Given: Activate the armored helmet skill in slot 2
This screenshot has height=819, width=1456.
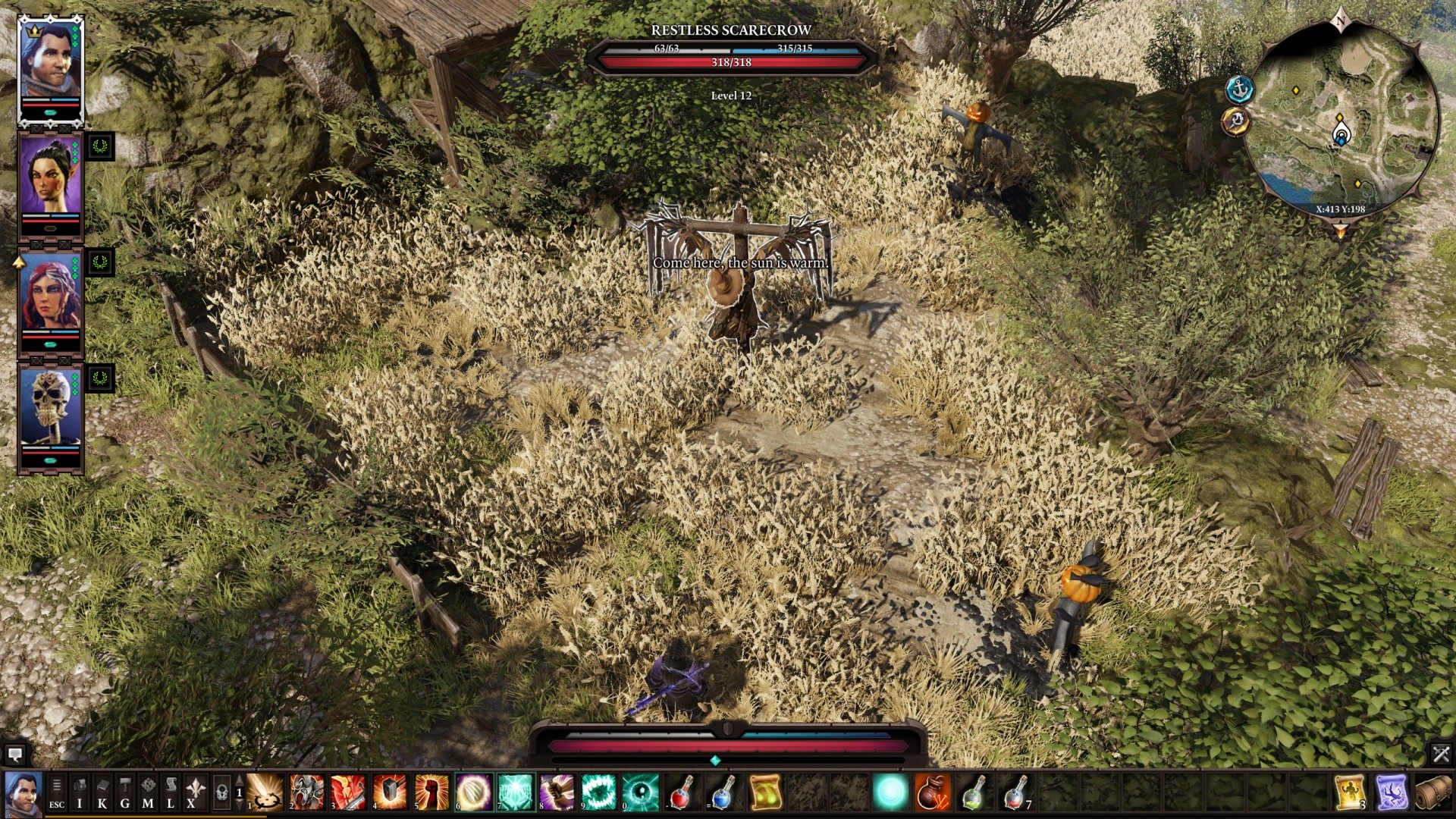Looking at the screenshot, I should point(307,793).
